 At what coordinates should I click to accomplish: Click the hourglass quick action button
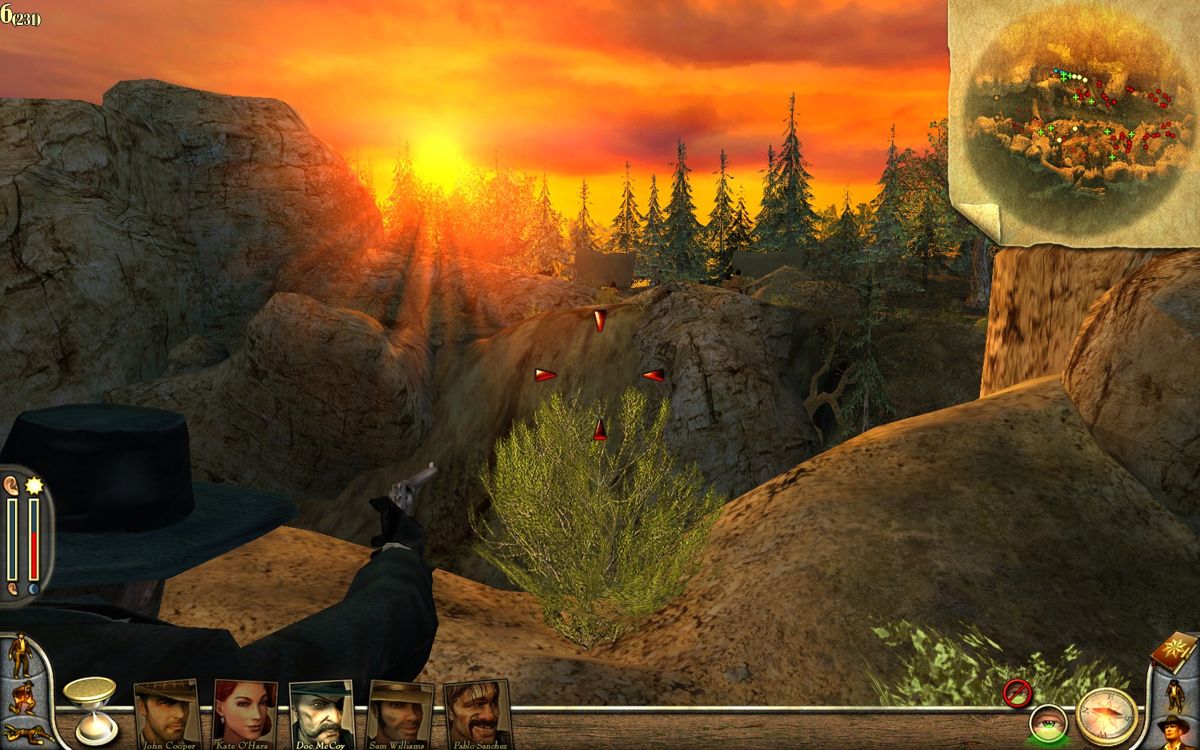[90, 708]
